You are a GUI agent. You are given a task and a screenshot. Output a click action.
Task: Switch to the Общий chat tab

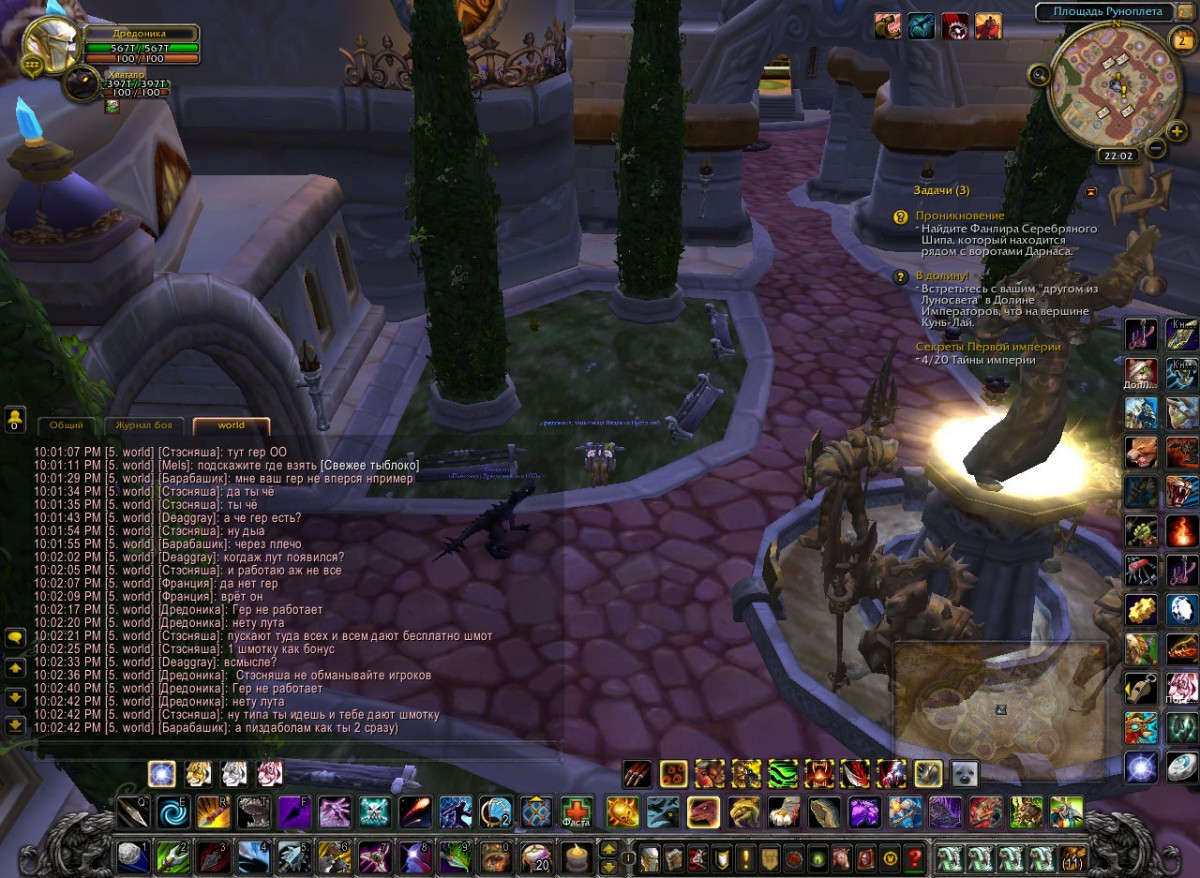click(x=66, y=425)
